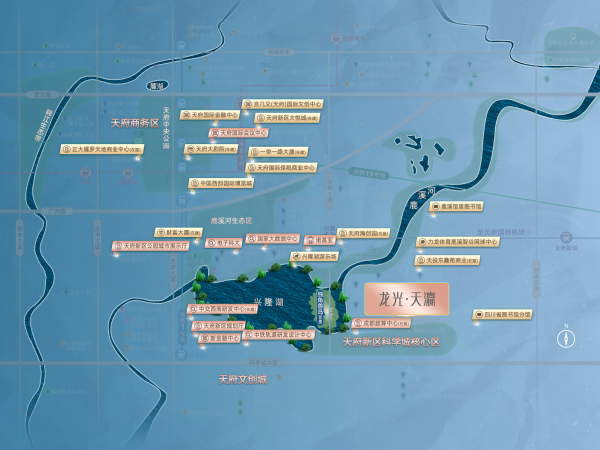
Task: Open the 天府新区公园城市展示厅 label
Action: pyautogui.click(x=152, y=243)
